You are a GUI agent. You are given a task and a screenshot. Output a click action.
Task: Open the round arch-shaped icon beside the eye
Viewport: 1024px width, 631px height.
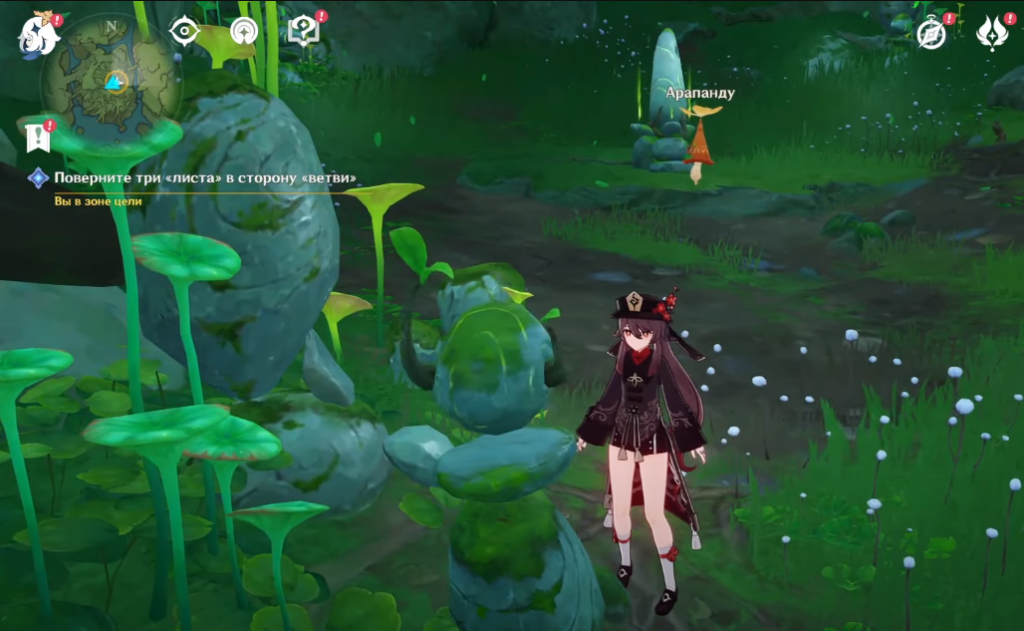(243, 32)
